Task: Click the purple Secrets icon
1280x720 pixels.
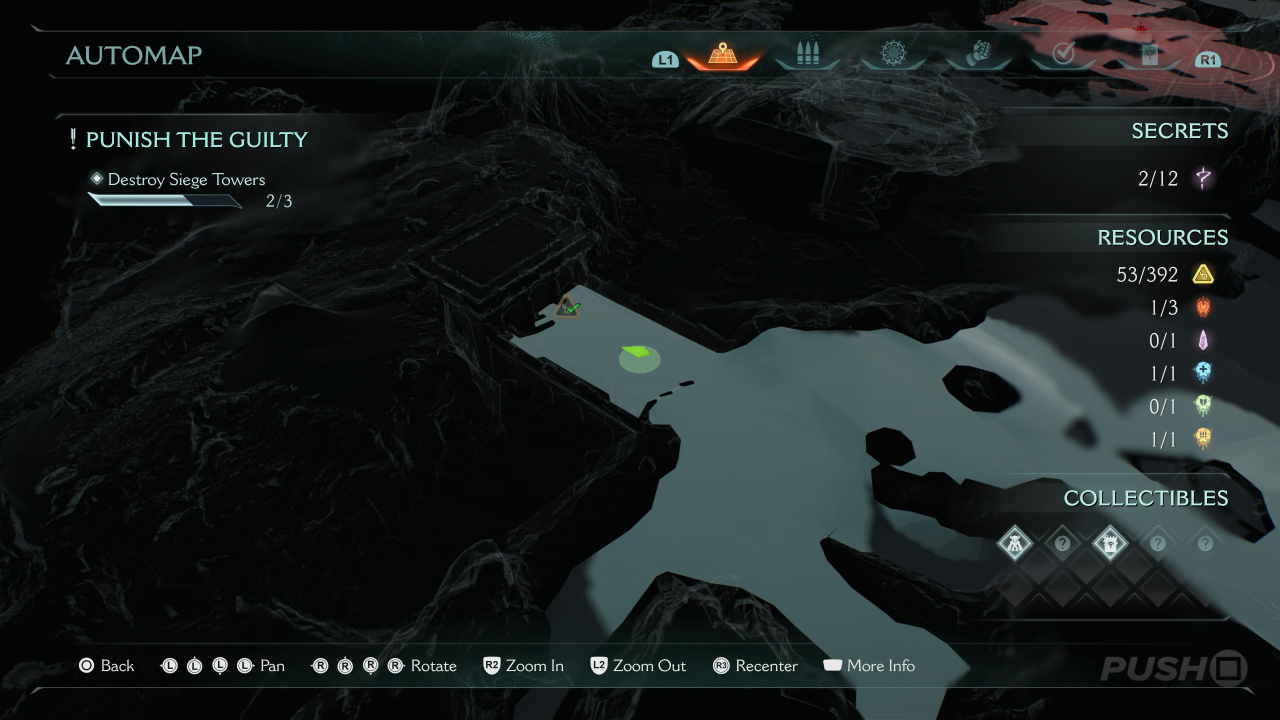Action: (x=1203, y=179)
